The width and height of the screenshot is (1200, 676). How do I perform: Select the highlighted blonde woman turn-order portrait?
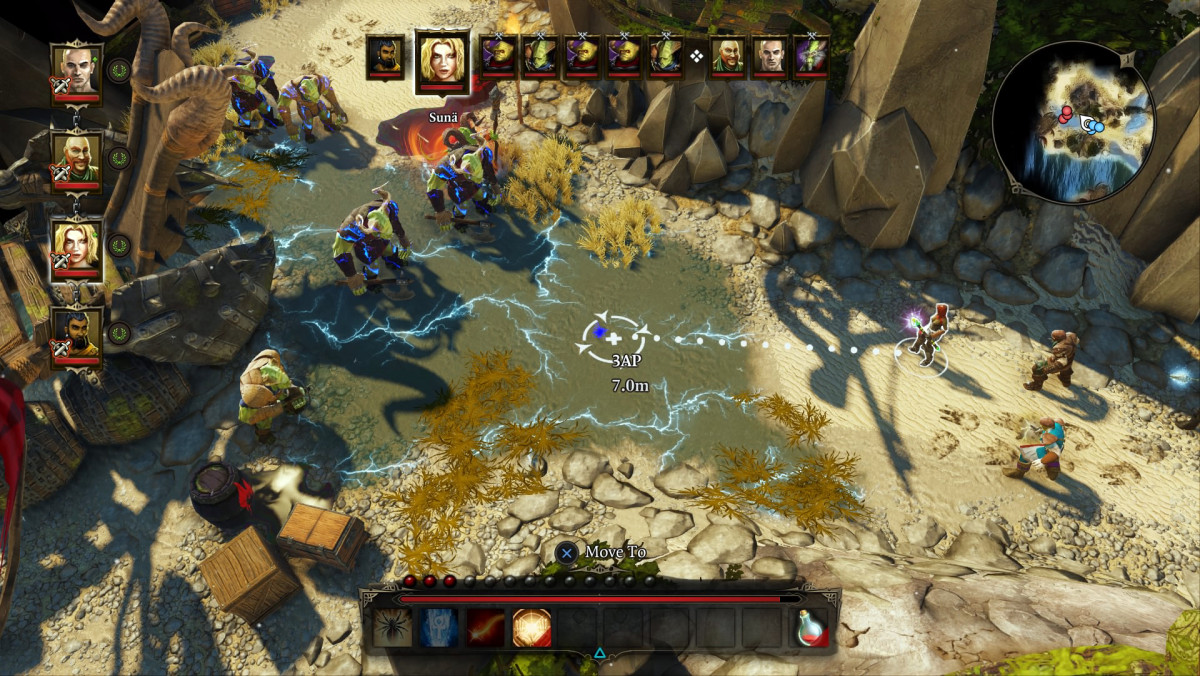point(442,60)
